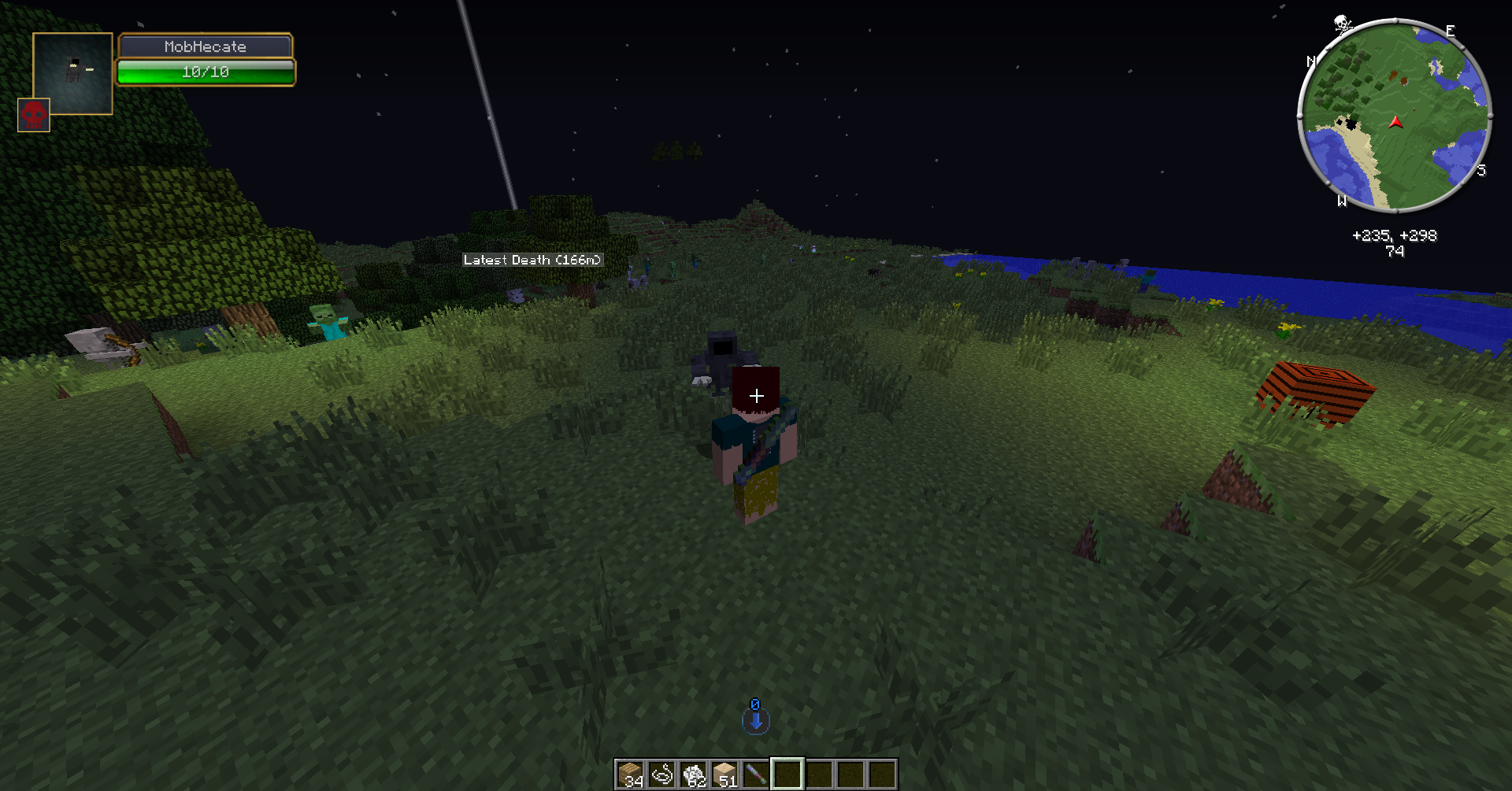Screen dimensions: 1512x791
Task: Click the Latest Death waypoint label
Action: [532, 260]
